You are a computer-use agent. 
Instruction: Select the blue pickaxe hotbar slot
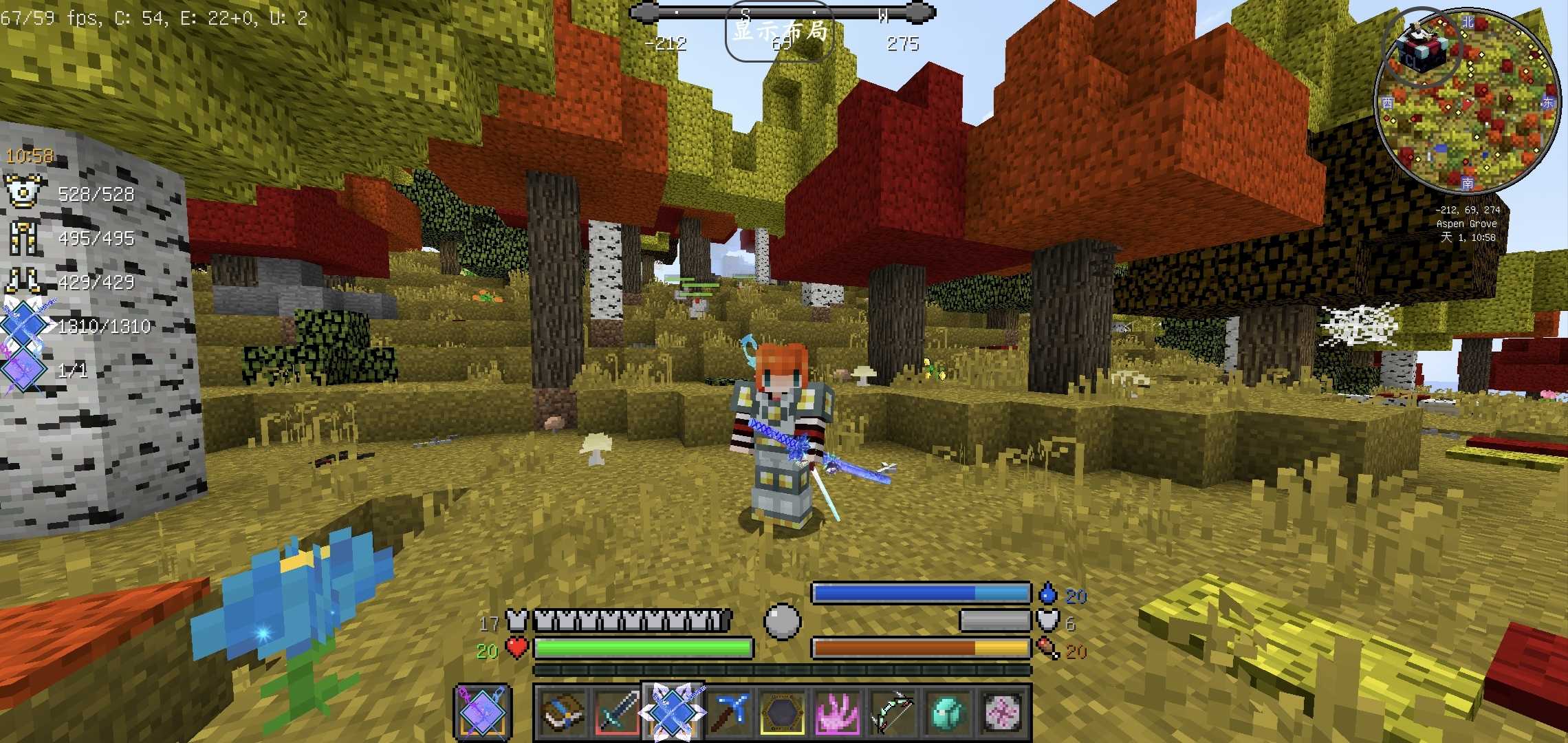point(727,712)
